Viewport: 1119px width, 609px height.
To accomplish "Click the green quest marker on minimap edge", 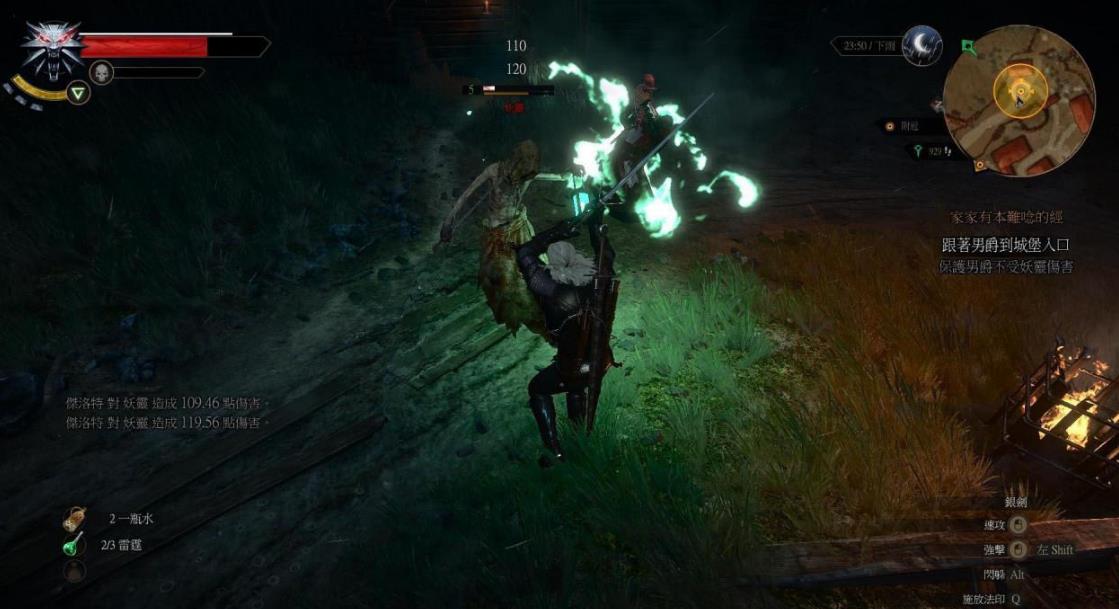I will click(967, 45).
